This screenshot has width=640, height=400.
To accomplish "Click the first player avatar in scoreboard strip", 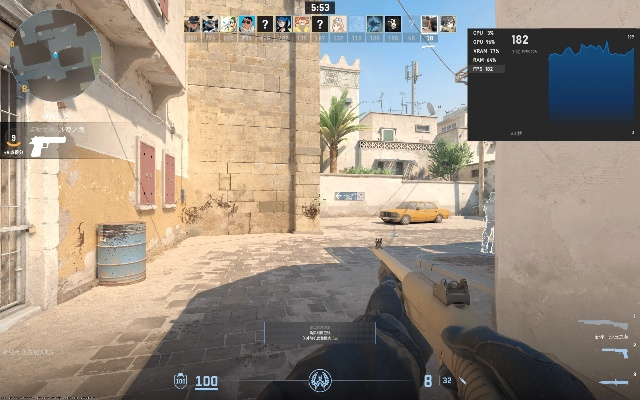I will pyautogui.click(x=192, y=24).
